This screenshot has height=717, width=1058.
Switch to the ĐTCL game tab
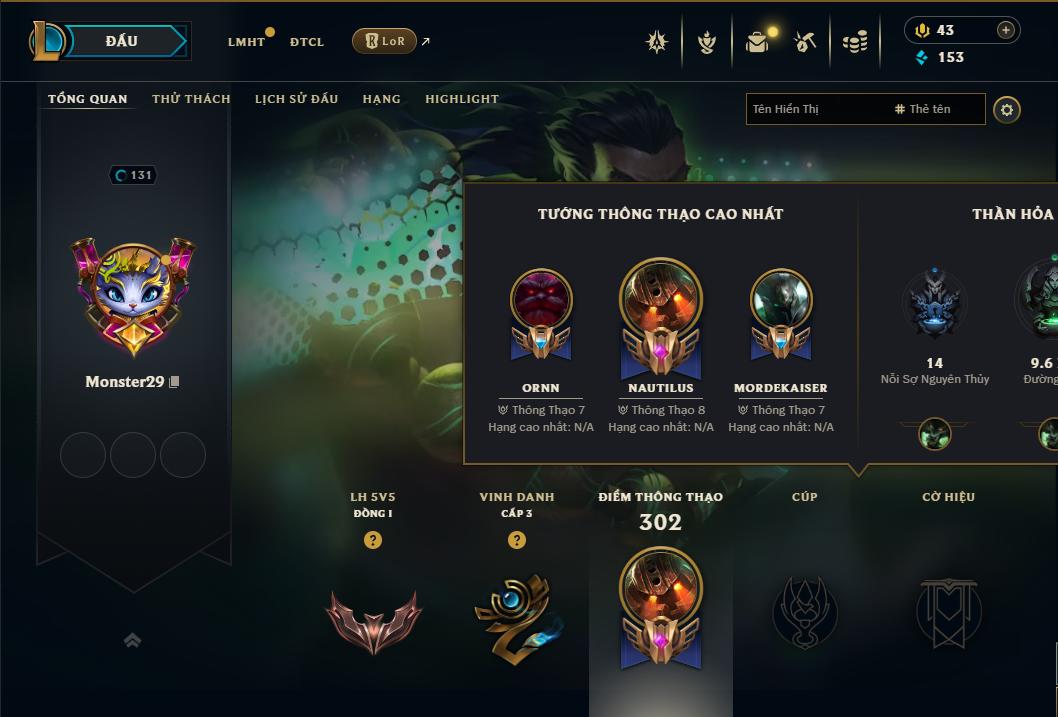pyautogui.click(x=307, y=42)
